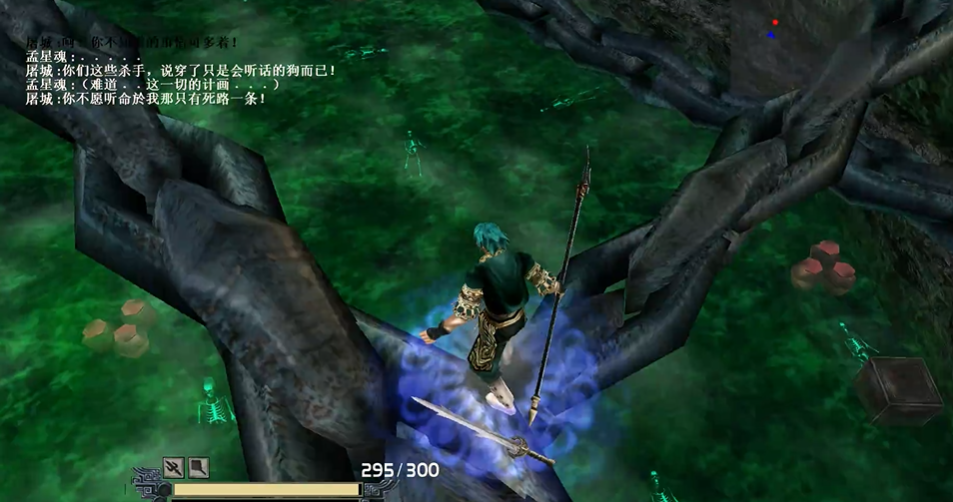Select the blue player arrow on the minimap
Image resolution: width=953 pixels, height=502 pixels.
[771, 35]
